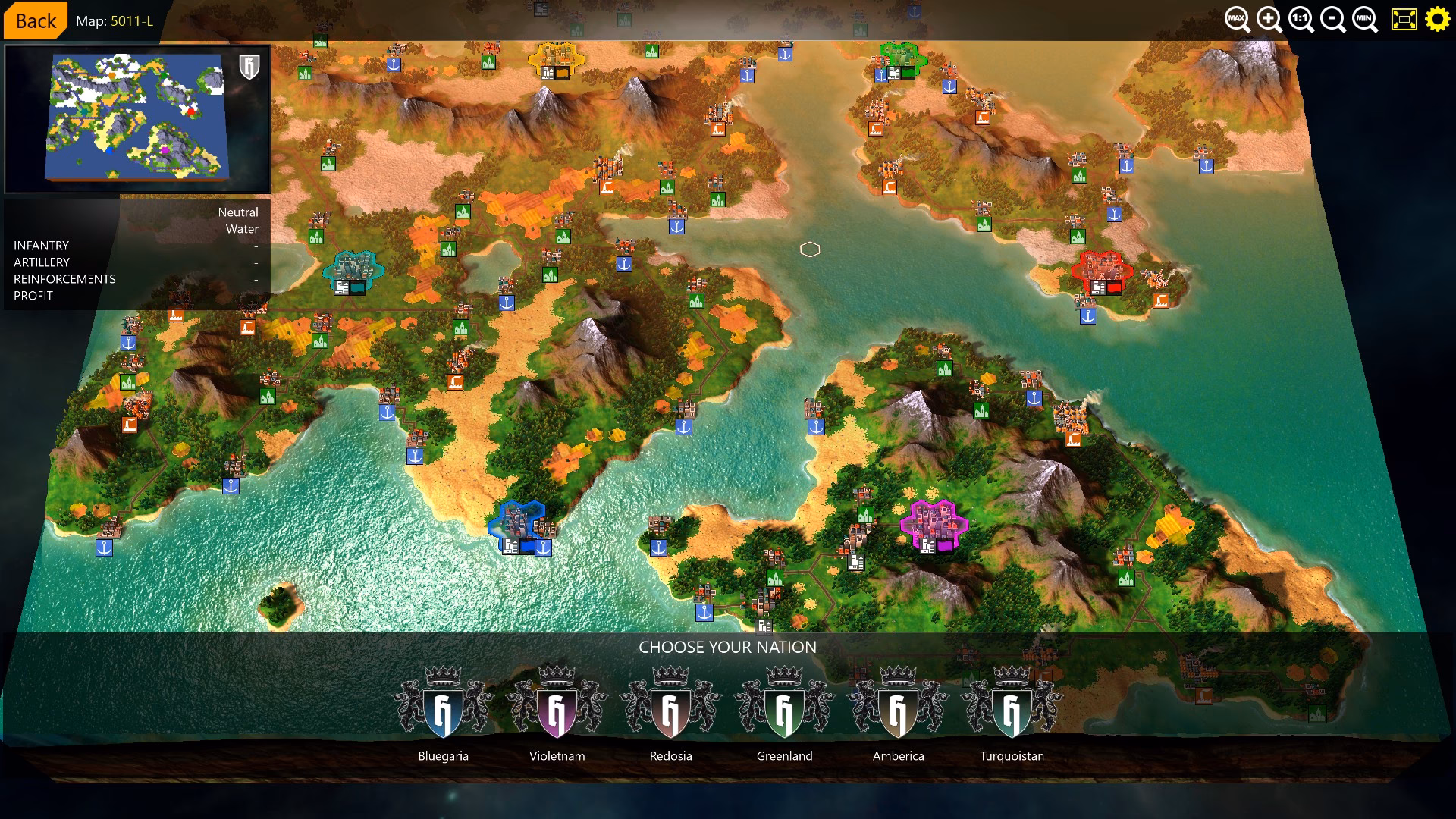Zoom in using the plus magnifier icon
The height and width of the screenshot is (819, 1456).
(x=1268, y=20)
